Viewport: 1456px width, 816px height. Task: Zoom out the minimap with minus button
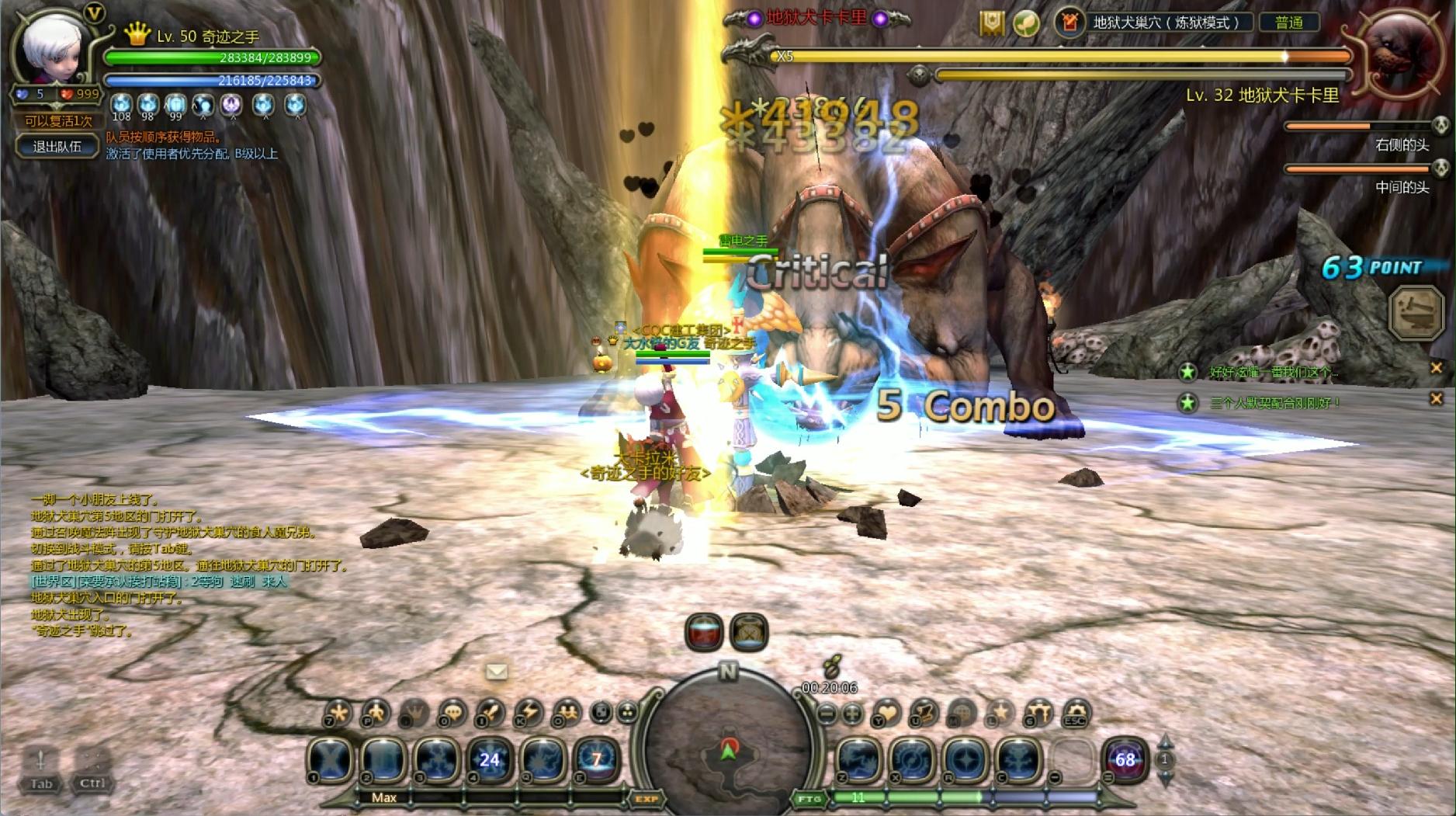(827, 713)
